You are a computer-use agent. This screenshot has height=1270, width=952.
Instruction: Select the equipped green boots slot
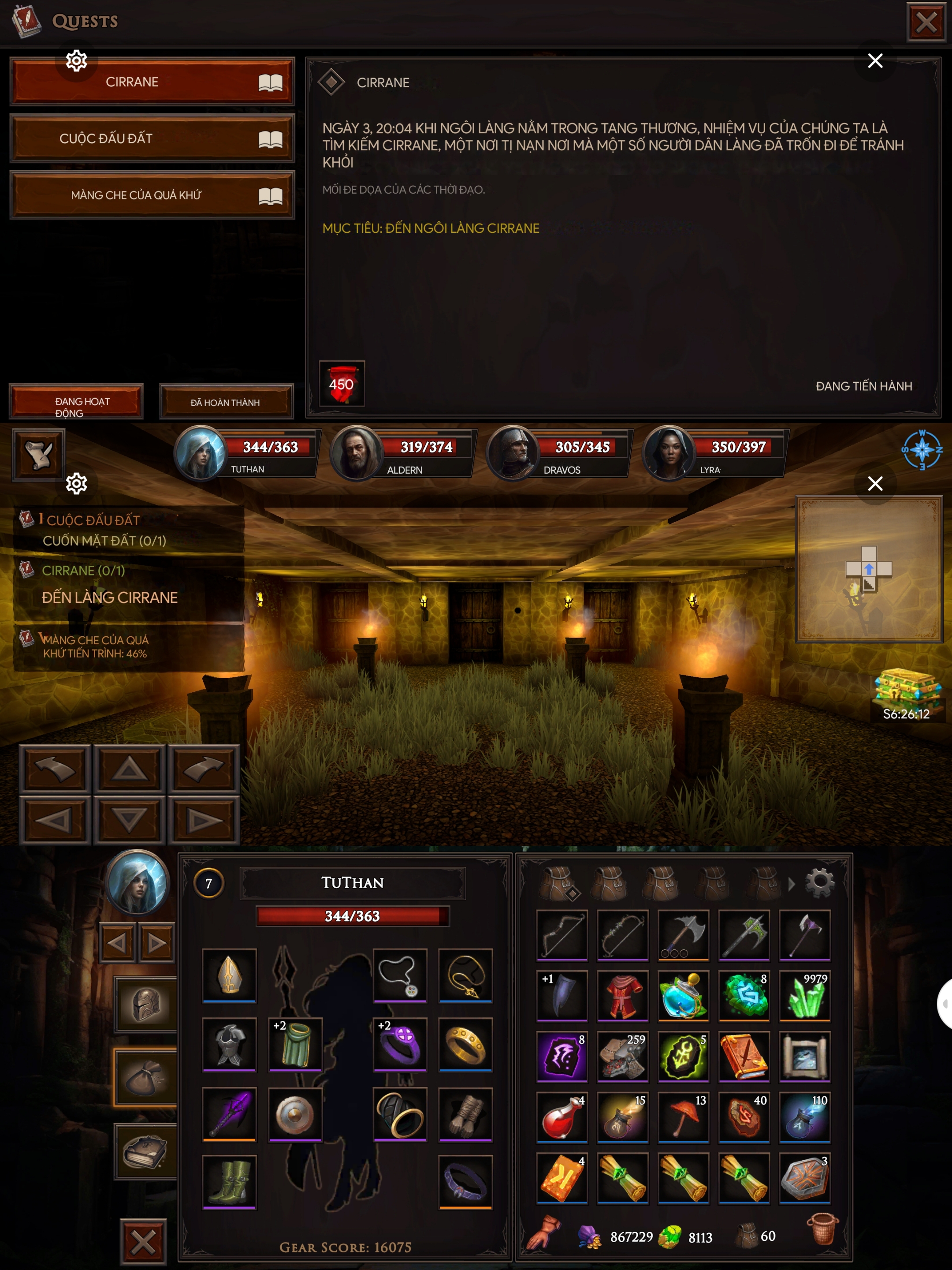tap(229, 1181)
